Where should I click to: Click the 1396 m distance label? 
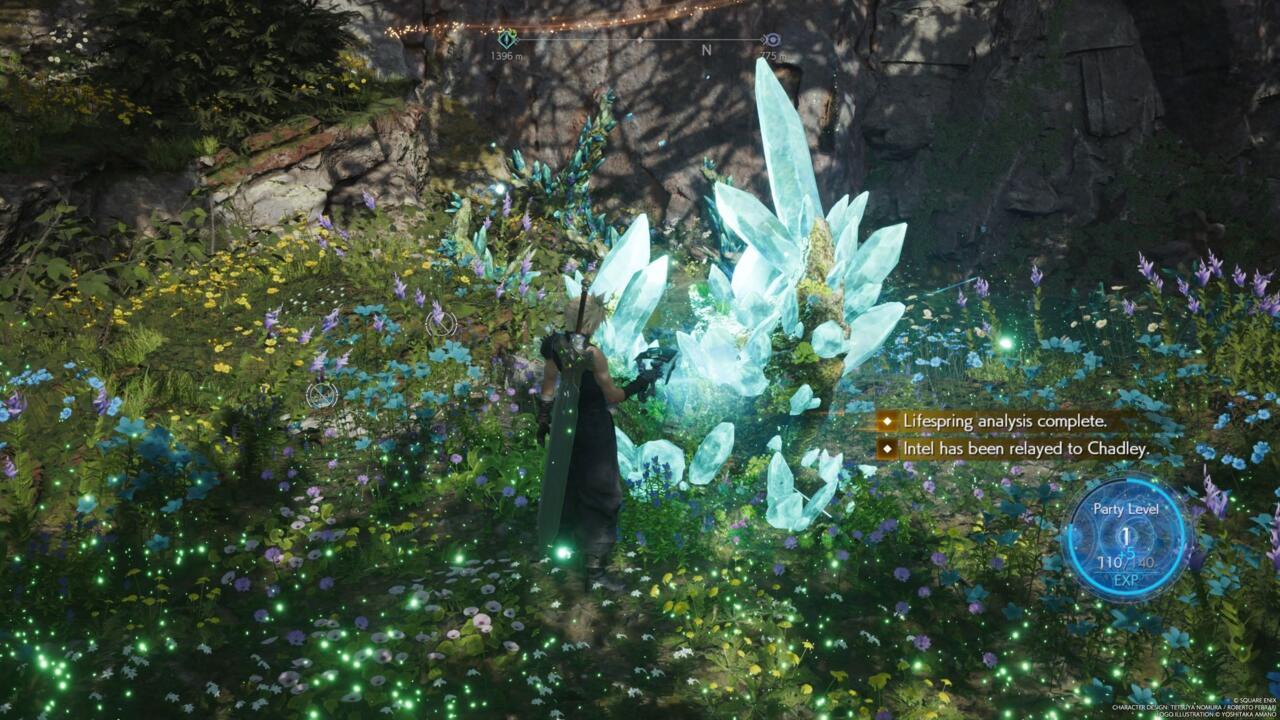pos(506,54)
